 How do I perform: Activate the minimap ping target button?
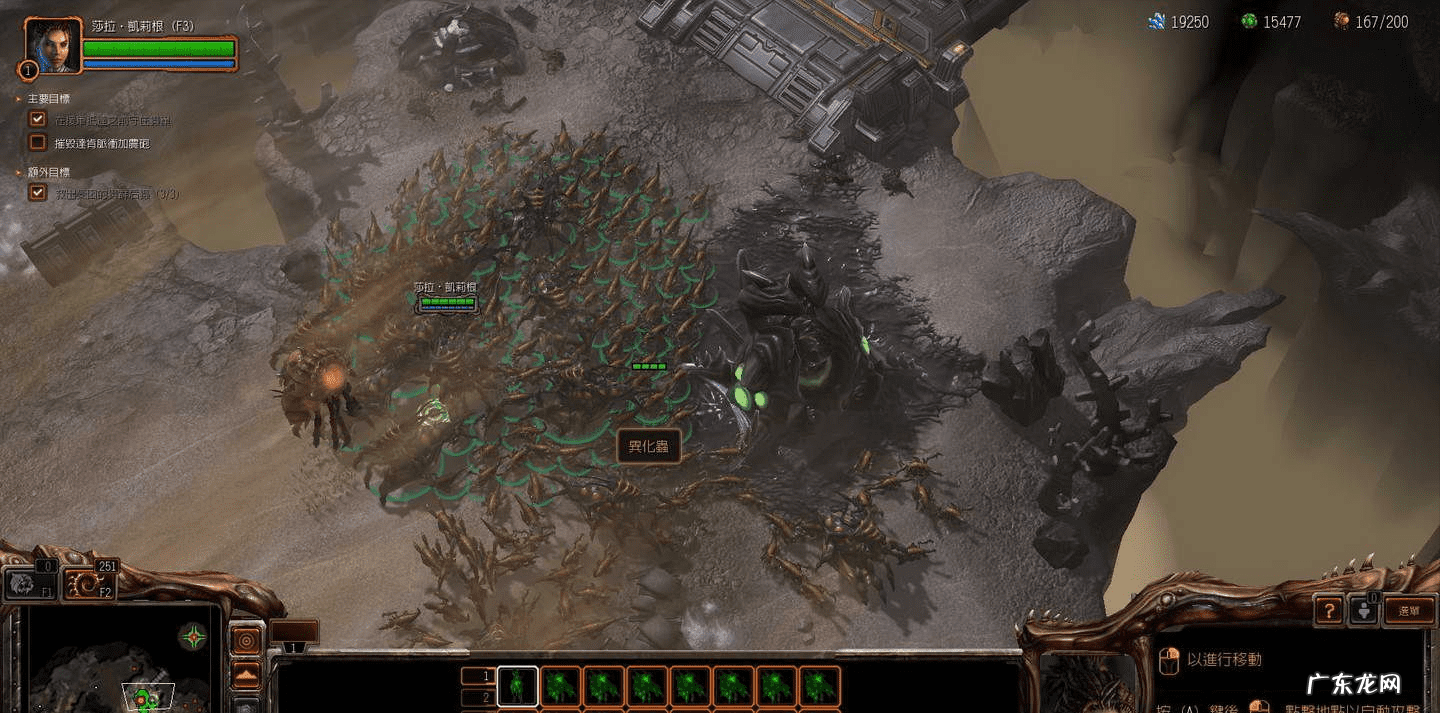[x=246, y=639]
